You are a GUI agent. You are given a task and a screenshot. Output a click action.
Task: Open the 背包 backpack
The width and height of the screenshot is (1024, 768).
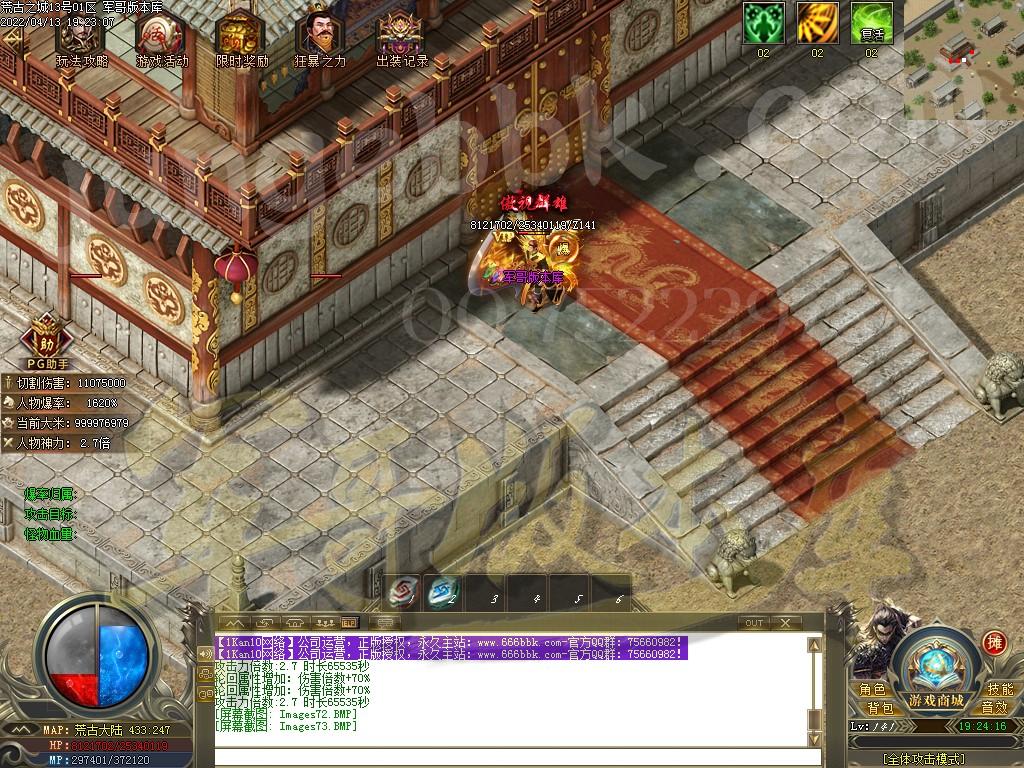880,708
